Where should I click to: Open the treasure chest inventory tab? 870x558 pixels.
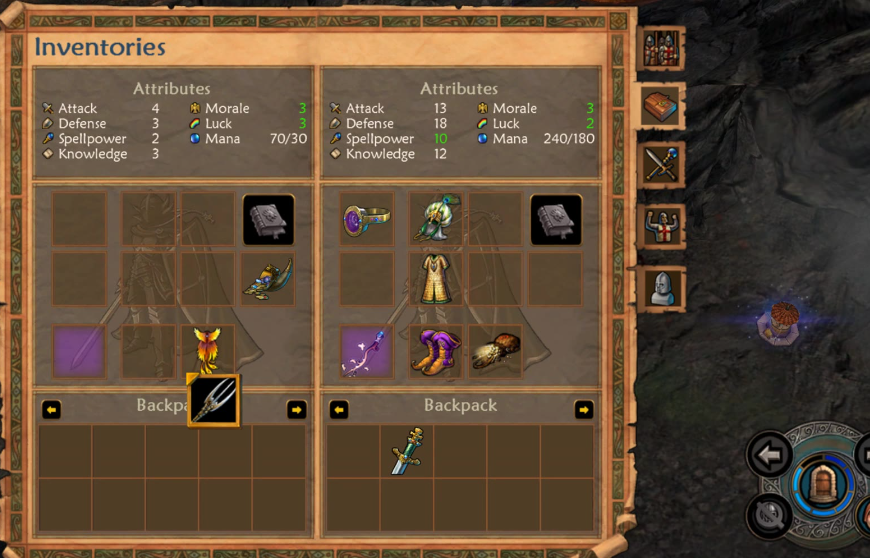pyautogui.click(x=661, y=106)
